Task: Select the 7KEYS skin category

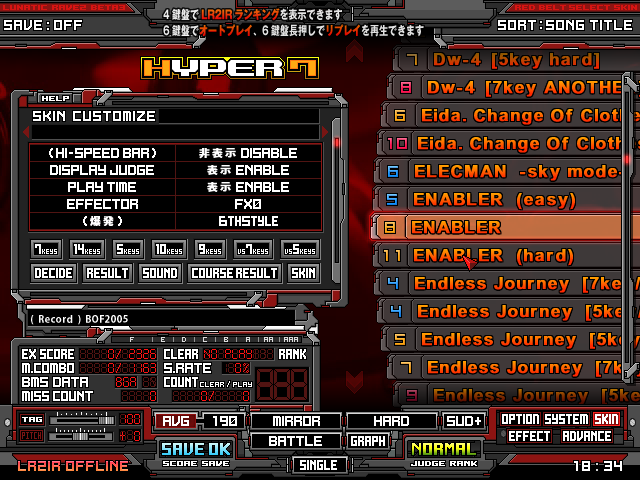Action: (x=45, y=249)
